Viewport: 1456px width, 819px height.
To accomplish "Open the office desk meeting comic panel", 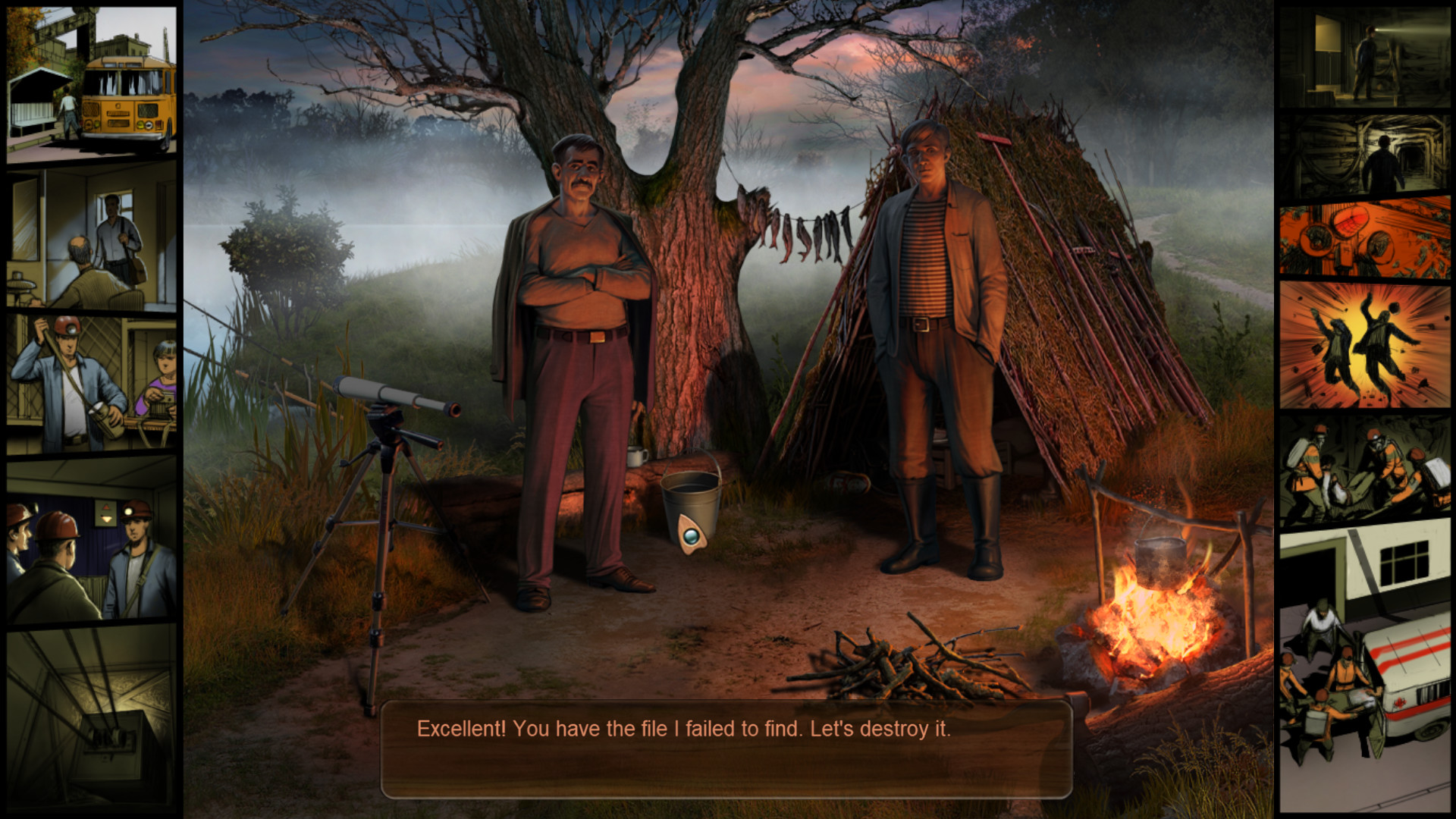I will click(92, 238).
